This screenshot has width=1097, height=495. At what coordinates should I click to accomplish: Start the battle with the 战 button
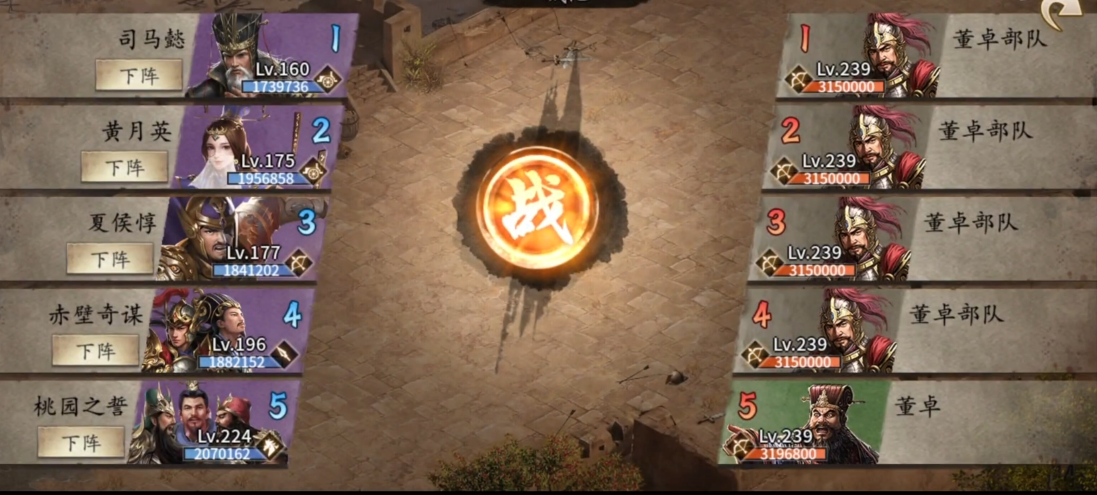pos(540,213)
